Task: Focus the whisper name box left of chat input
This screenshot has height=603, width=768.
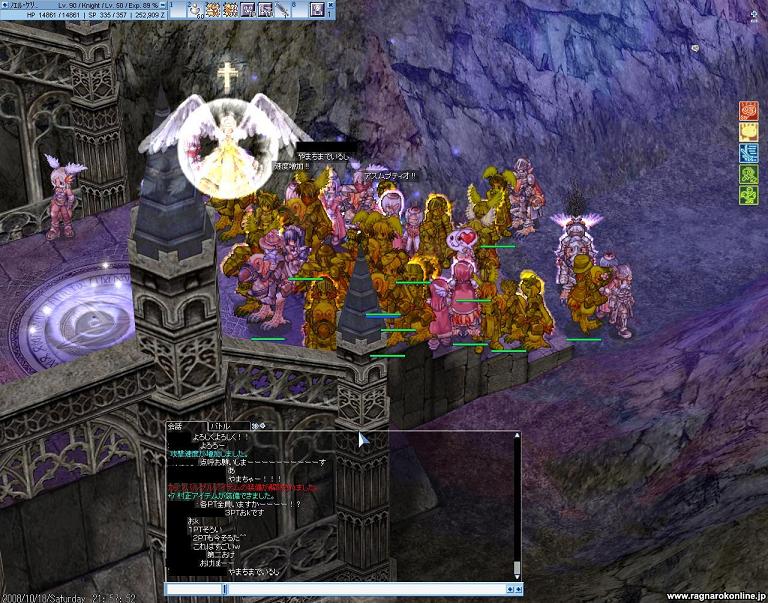Action: tap(193, 589)
